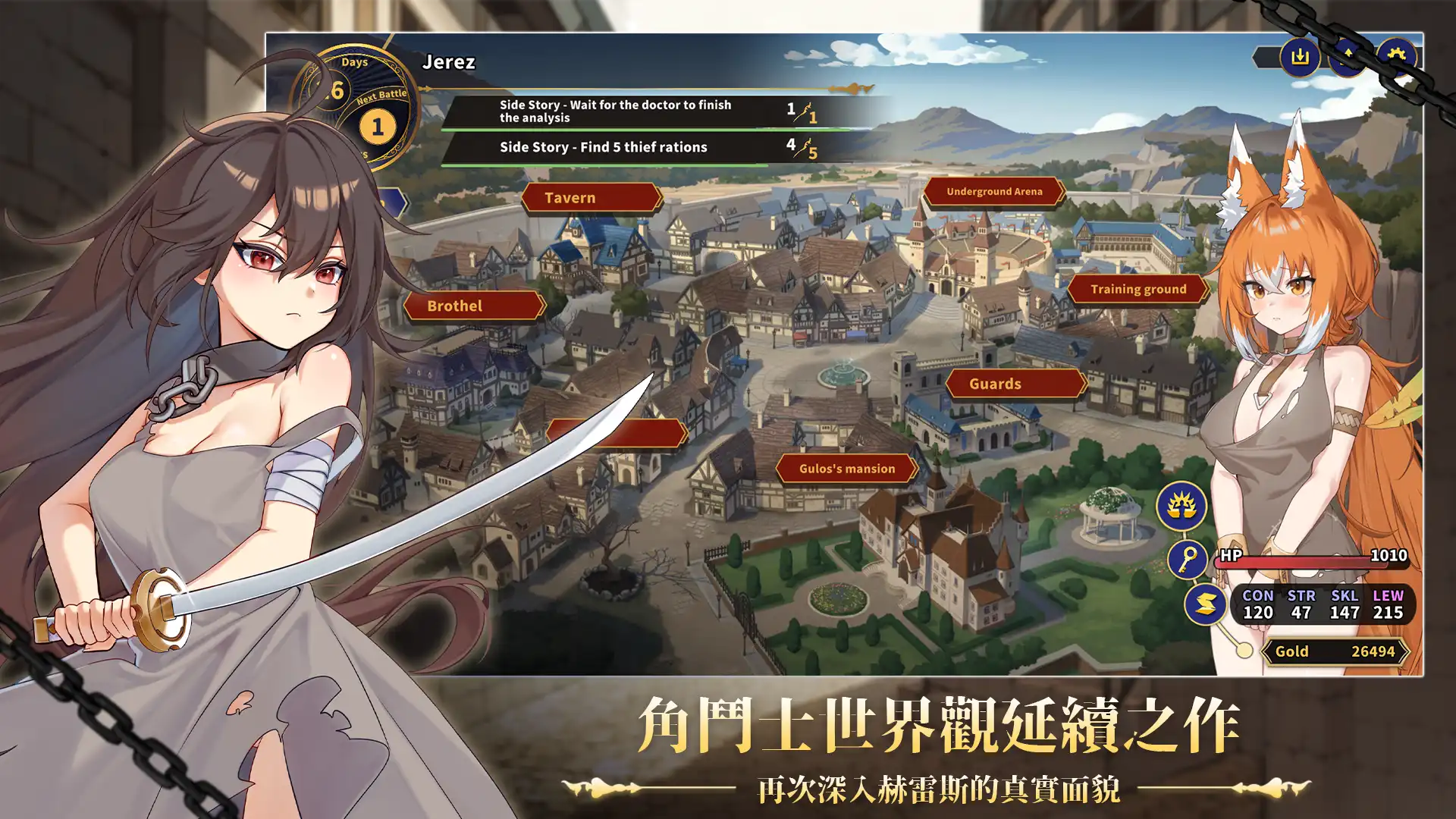Go to the Underground Arena
Viewport: 1456px width, 819px height.
click(x=993, y=191)
